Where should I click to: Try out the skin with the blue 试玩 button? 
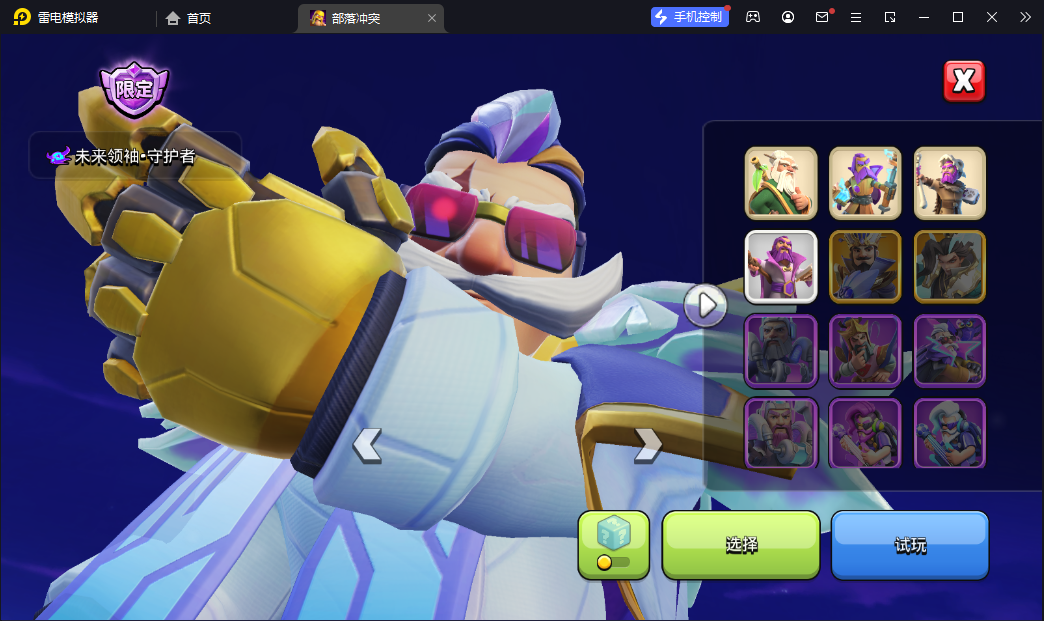click(910, 545)
